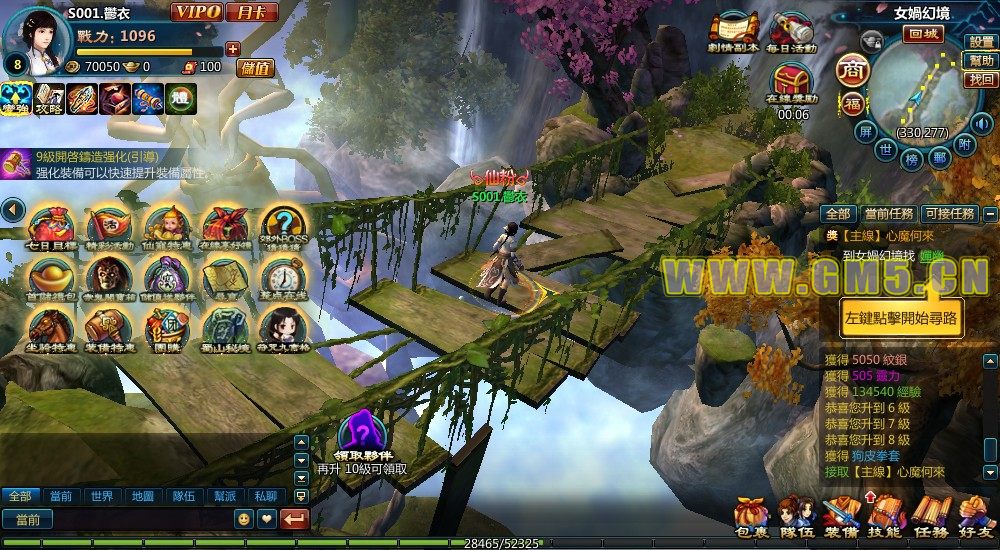The image size is (1000, 550).
Task: Click the 回城 return-to-town button
Action: pos(921,33)
